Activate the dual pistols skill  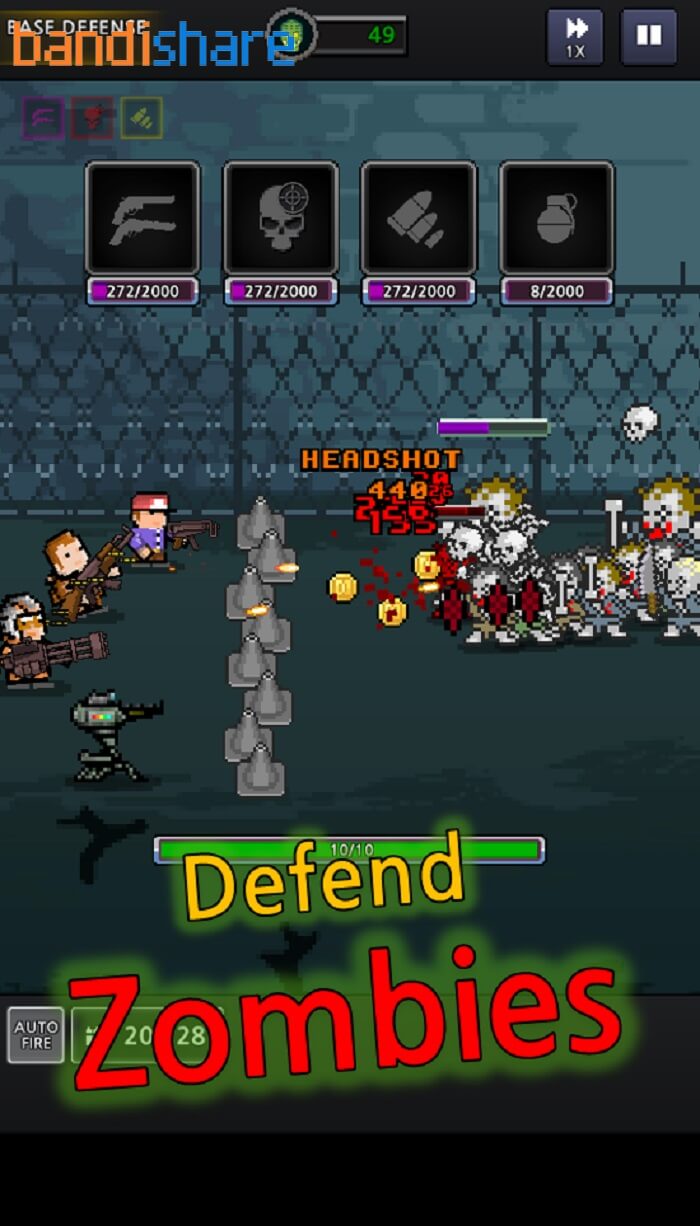click(142, 218)
